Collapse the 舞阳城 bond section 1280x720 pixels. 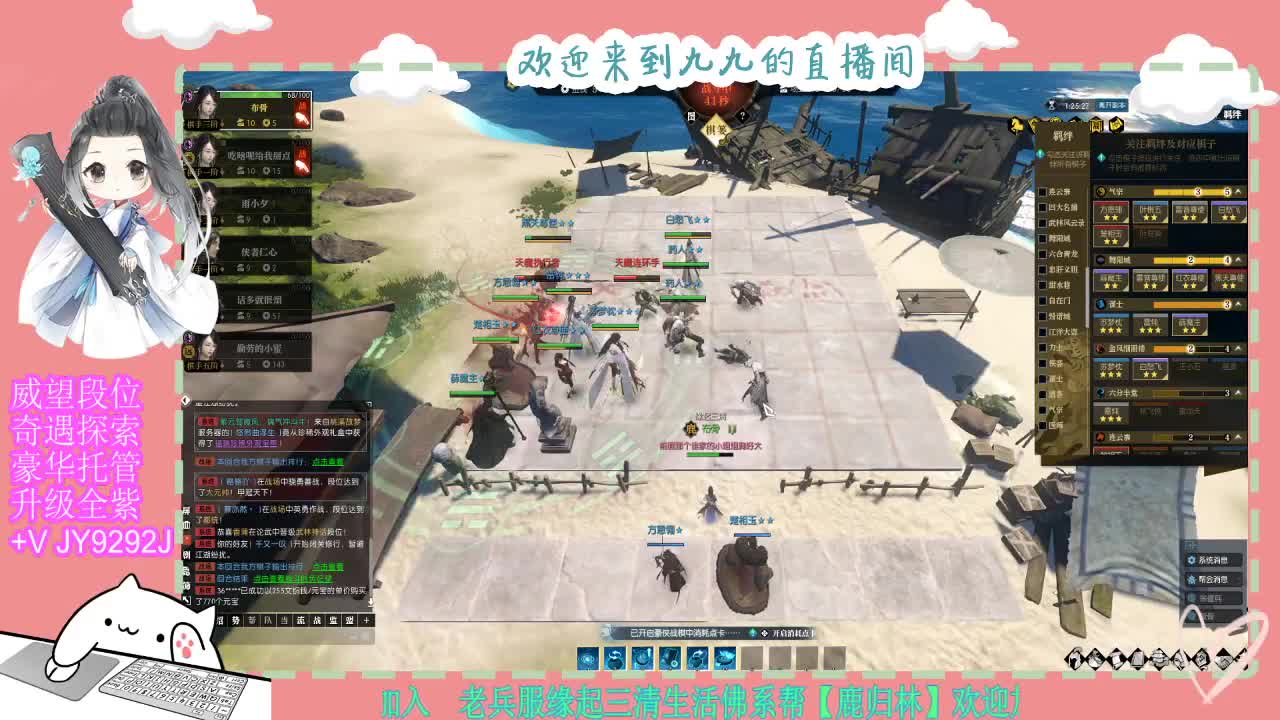[x=1237, y=258]
